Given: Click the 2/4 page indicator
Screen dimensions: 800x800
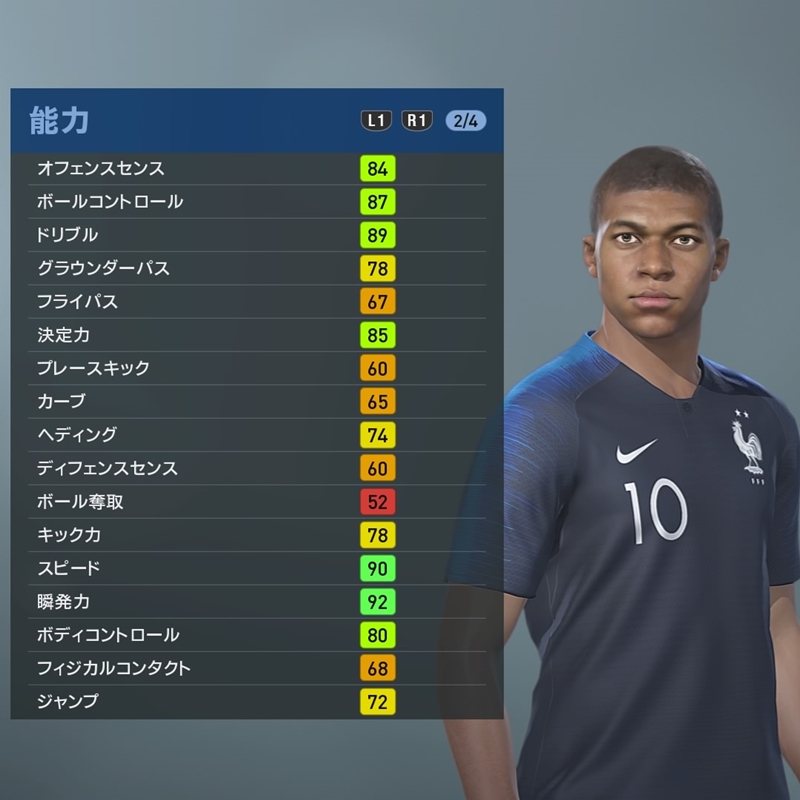Looking at the screenshot, I should click(466, 121).
